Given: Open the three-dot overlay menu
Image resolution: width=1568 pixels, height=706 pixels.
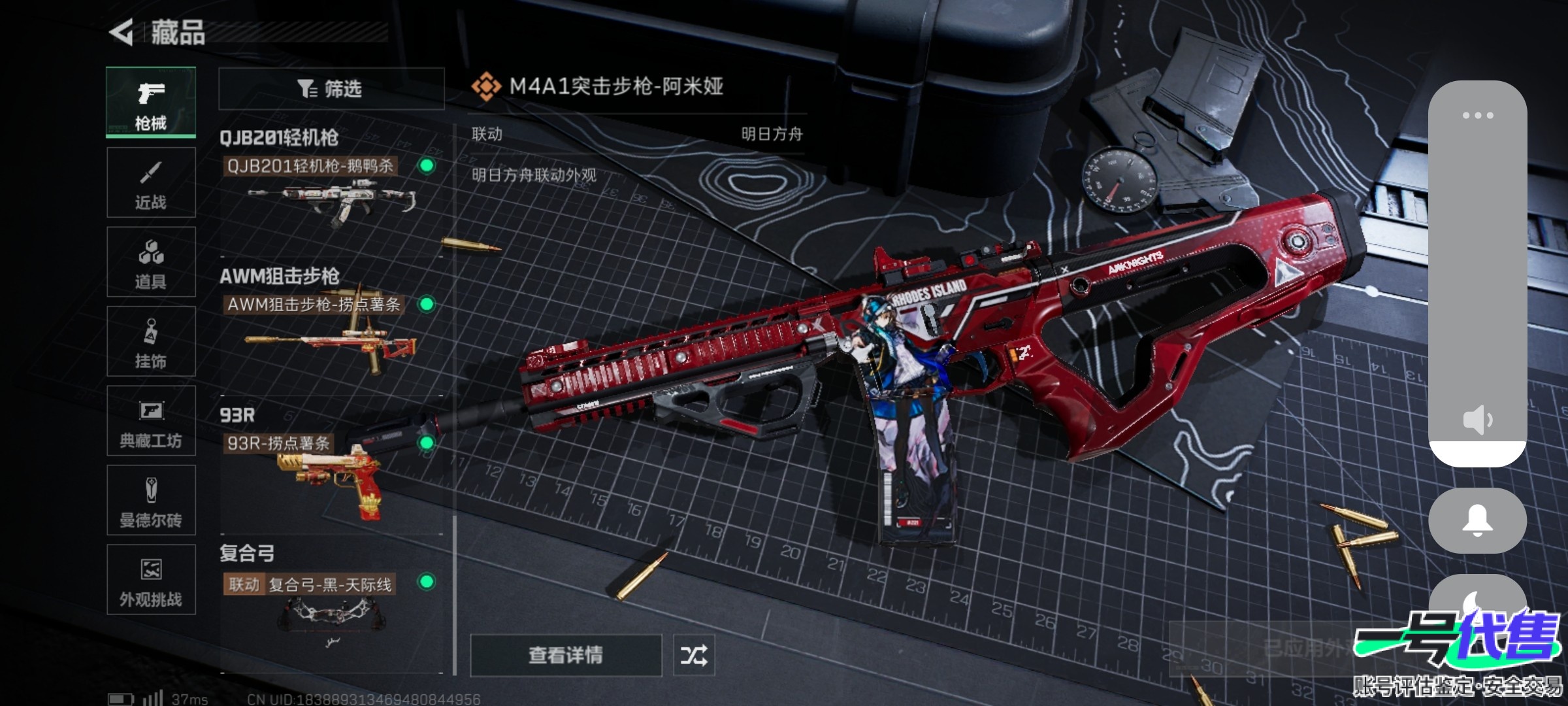Looking at the screenshot, I should point(1477,116).
